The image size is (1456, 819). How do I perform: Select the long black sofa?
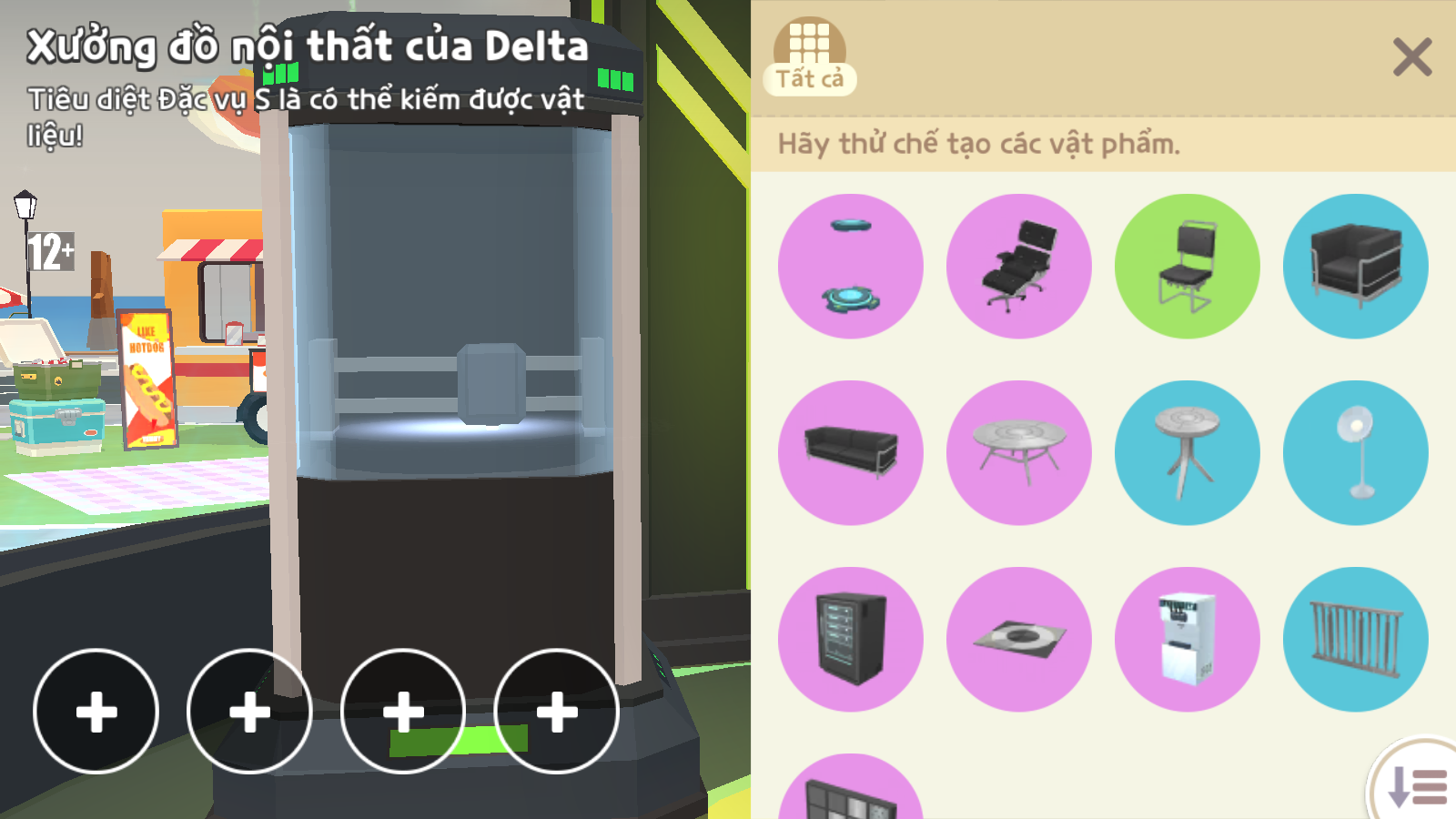point(851,453)
